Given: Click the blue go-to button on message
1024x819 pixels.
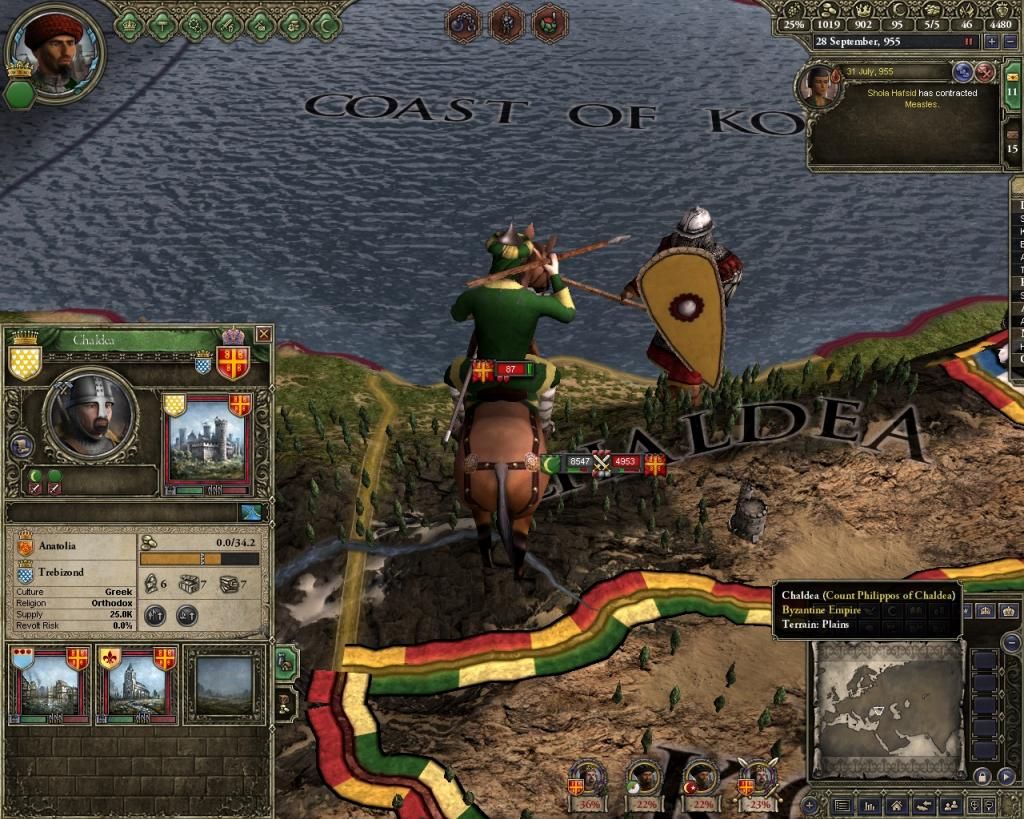Looking at the screenshot, I should point(963,72).
